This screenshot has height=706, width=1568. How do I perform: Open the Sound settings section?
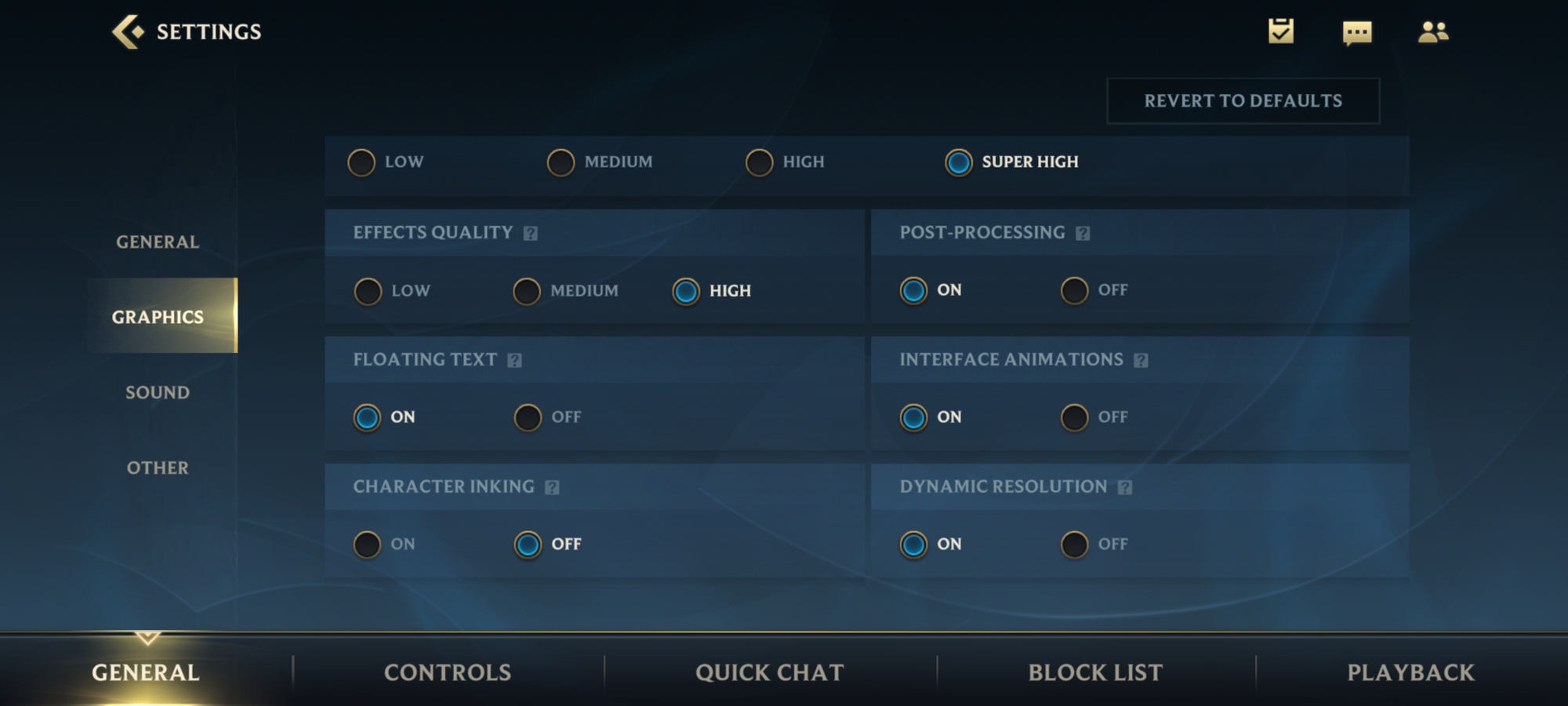[x=158, y=392]
